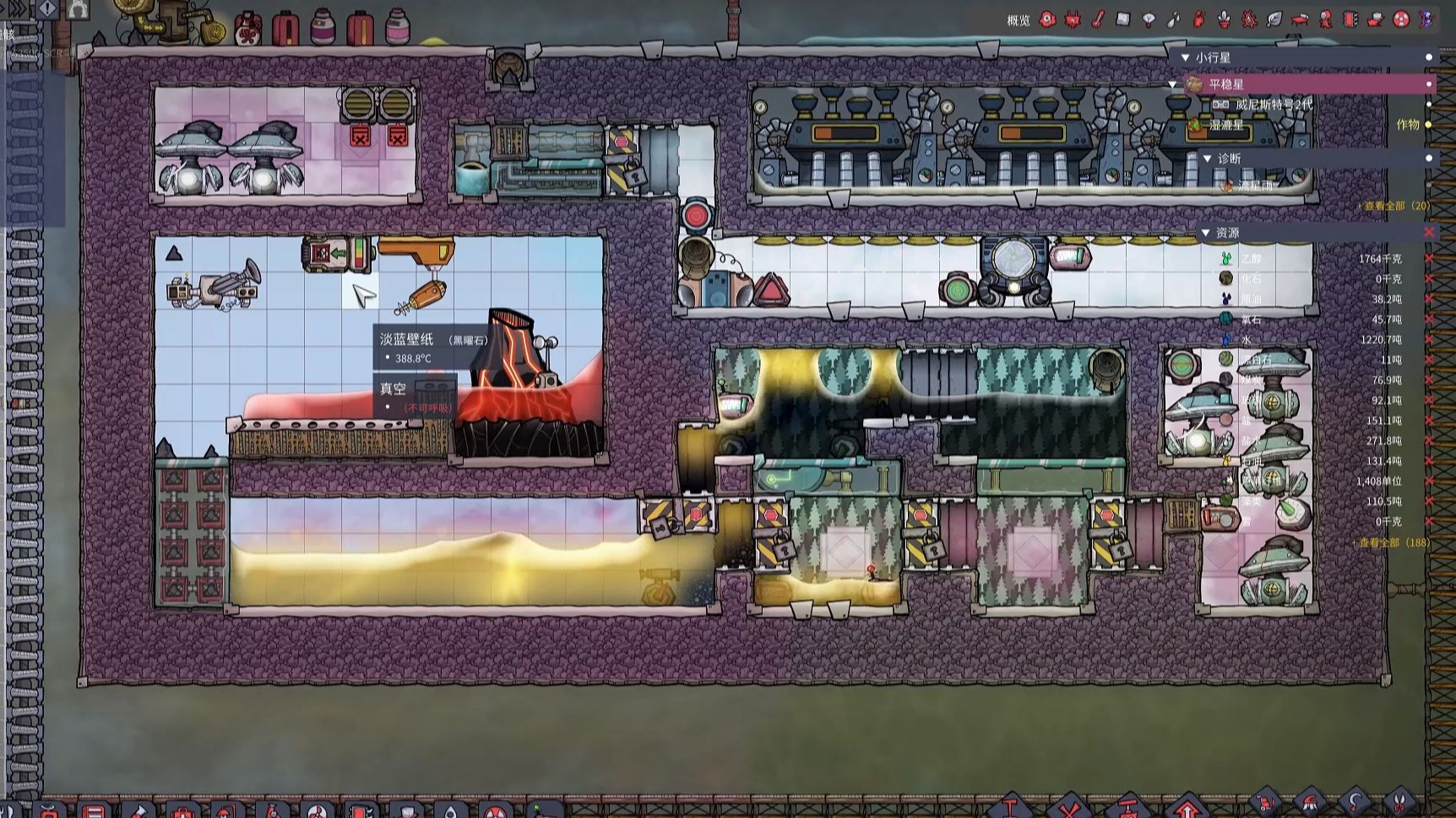
Task: Collapse the 资源 panel section
Action: click(1205, 231)
